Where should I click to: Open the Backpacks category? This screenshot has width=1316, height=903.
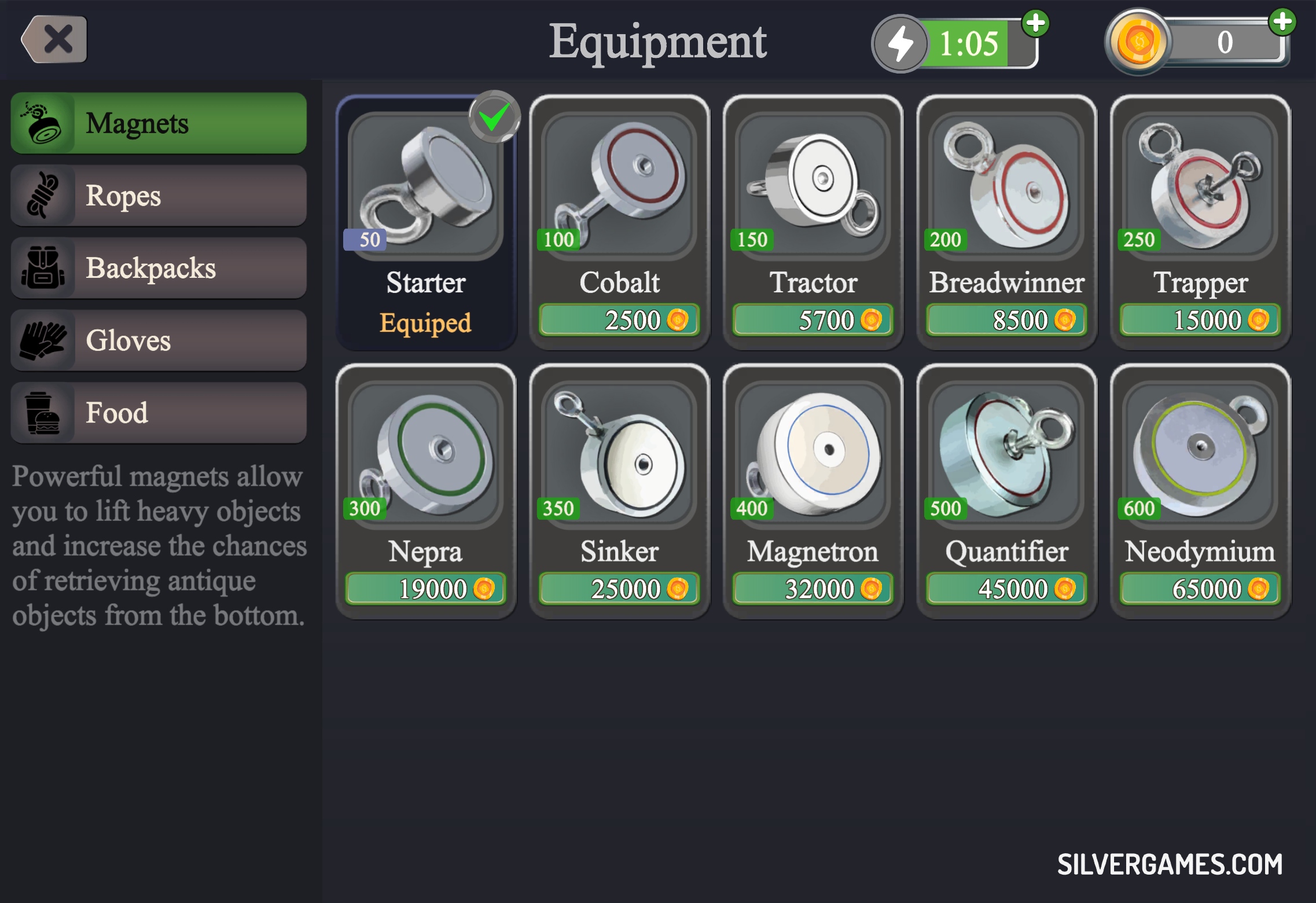coord(158,268)
